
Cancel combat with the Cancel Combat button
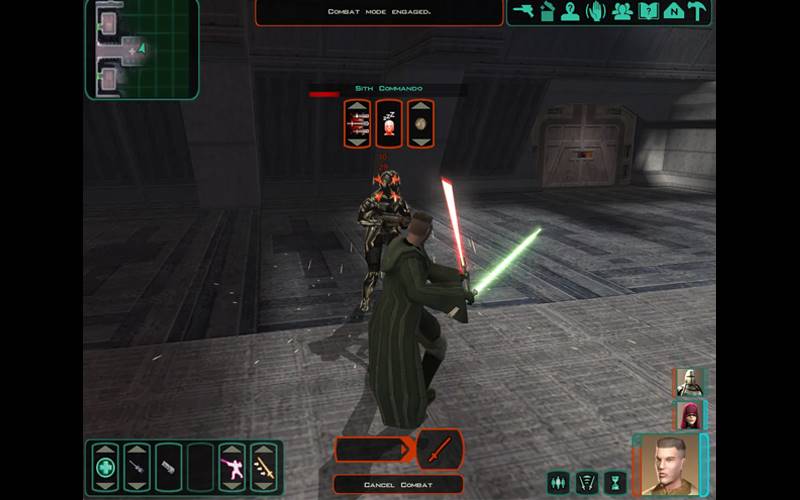coord(399,484)
